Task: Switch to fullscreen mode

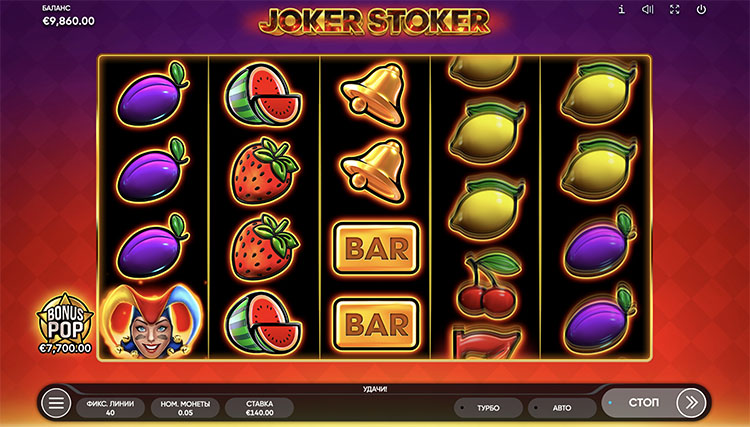Action: (675, 10)
